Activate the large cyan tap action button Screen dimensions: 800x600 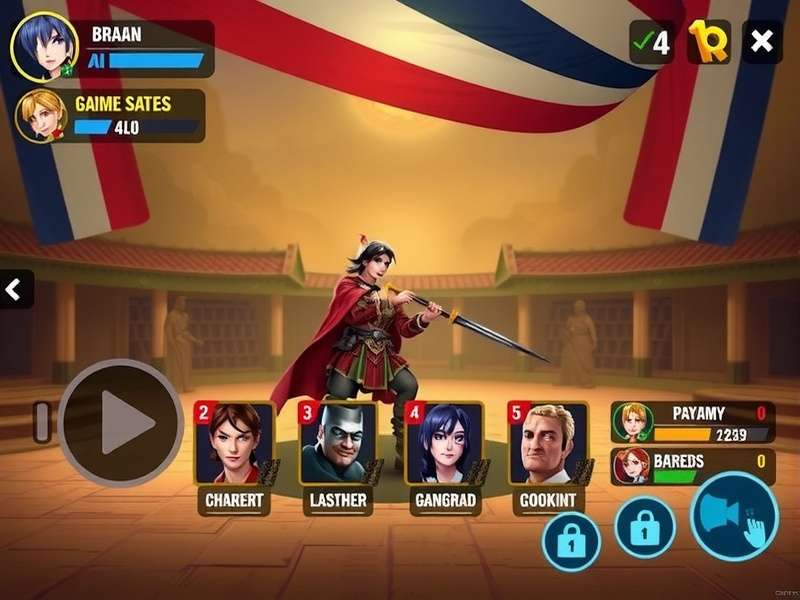(x=735, y=516)
